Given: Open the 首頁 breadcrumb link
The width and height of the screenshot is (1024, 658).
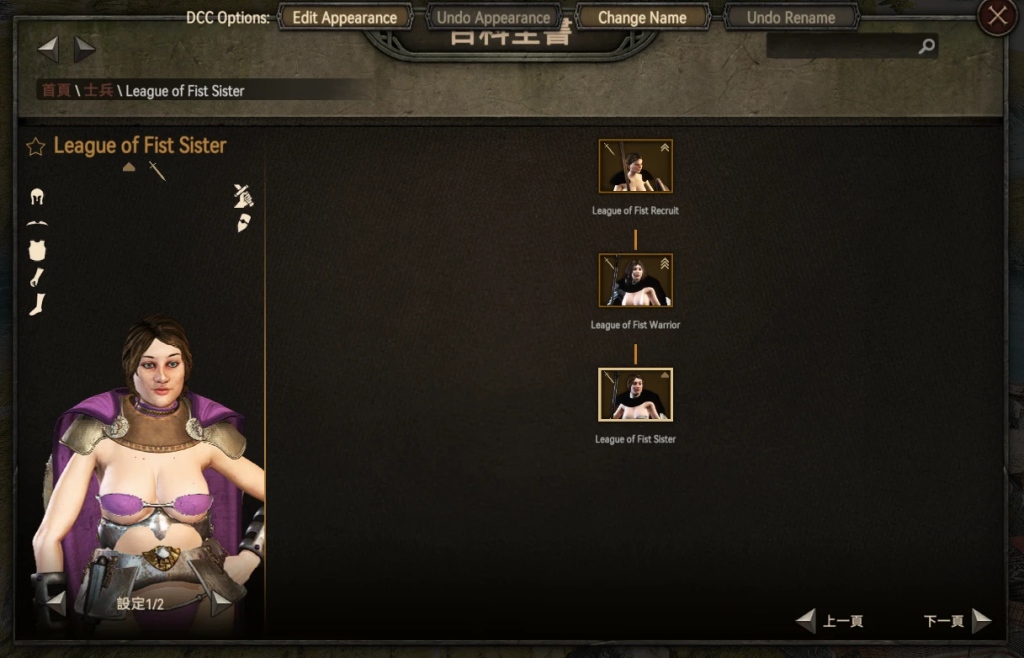Looking at the screenshot, I should (55, 91).
